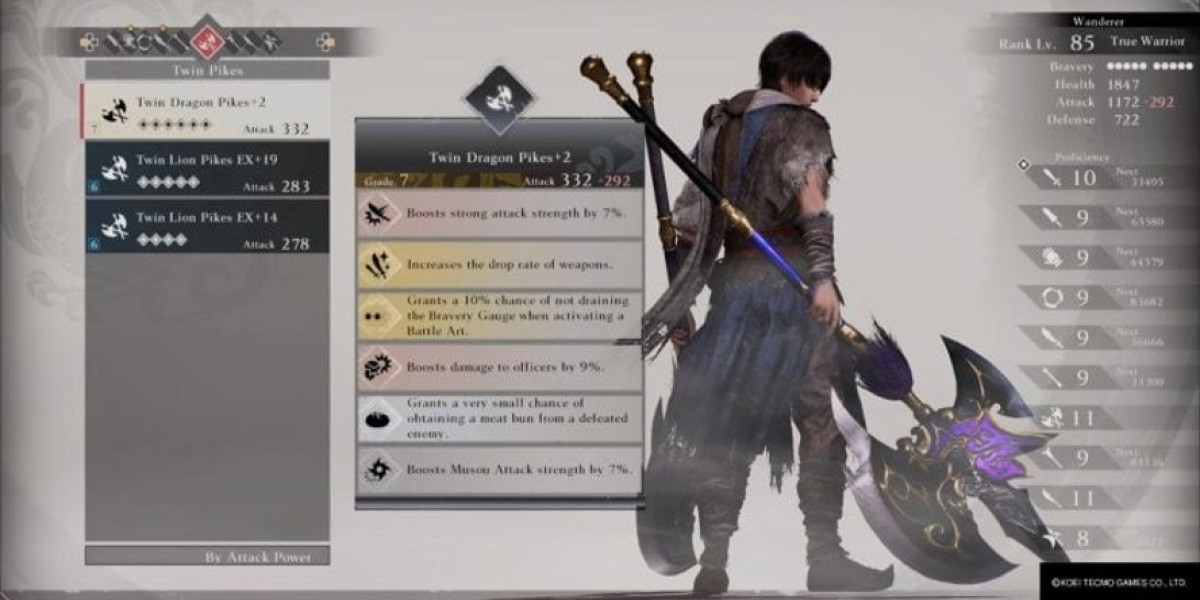Screen dimensions: 1200x600
Task: Open the By Attack Power sort option
Action: coord(207,557)
